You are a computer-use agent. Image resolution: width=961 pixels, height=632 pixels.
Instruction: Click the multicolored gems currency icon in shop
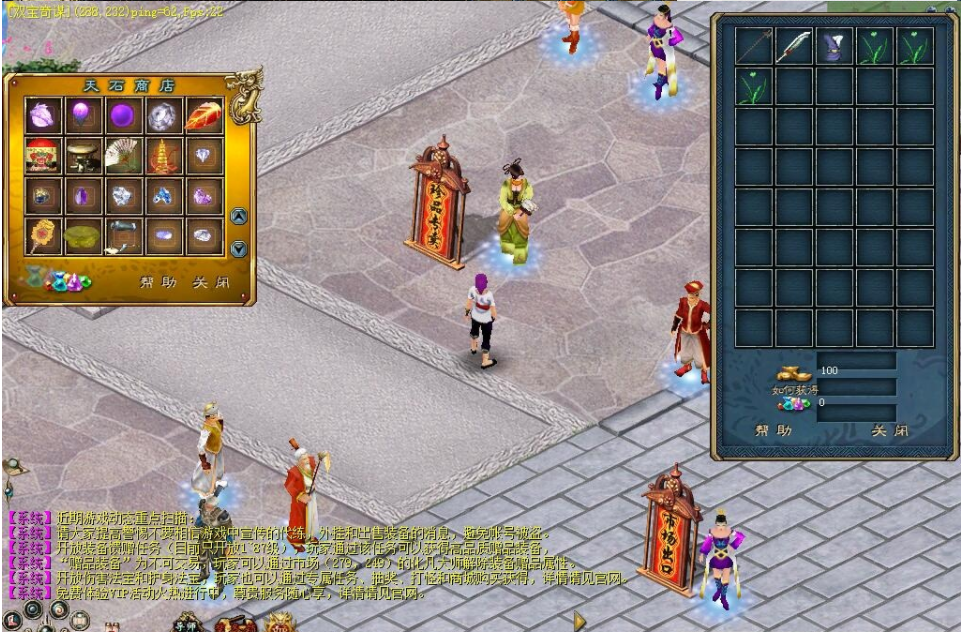(x=67, y=281)
